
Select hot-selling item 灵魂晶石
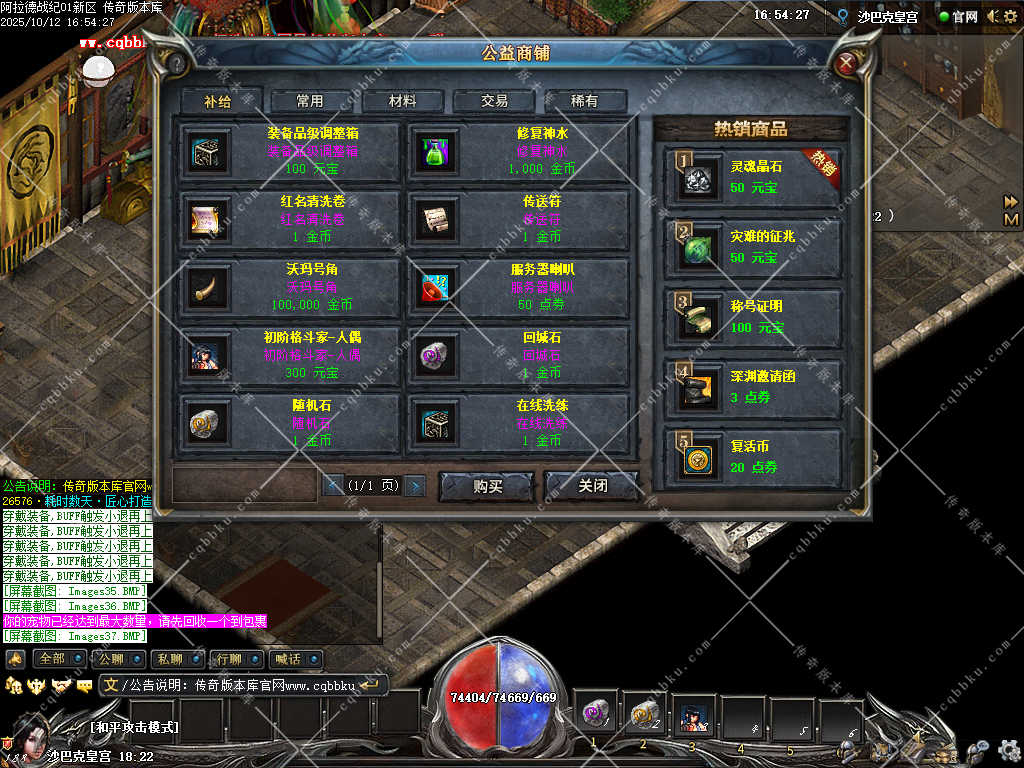point(753,178)
